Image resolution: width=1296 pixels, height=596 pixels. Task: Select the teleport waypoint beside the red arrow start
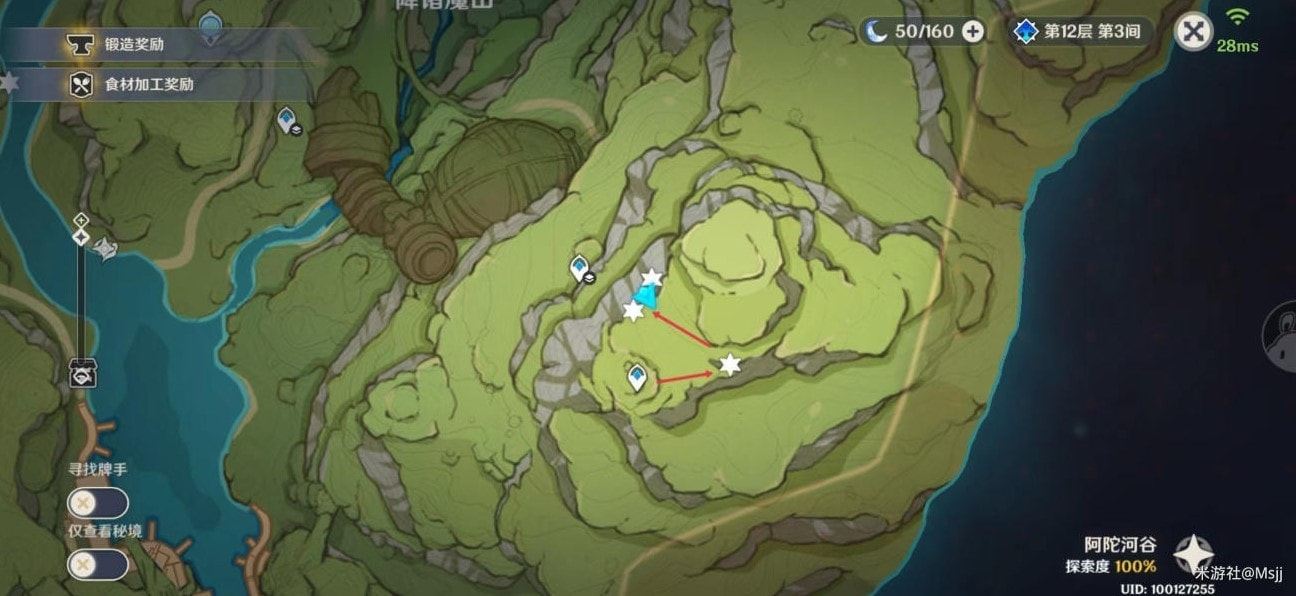click(x=636, y=377)
